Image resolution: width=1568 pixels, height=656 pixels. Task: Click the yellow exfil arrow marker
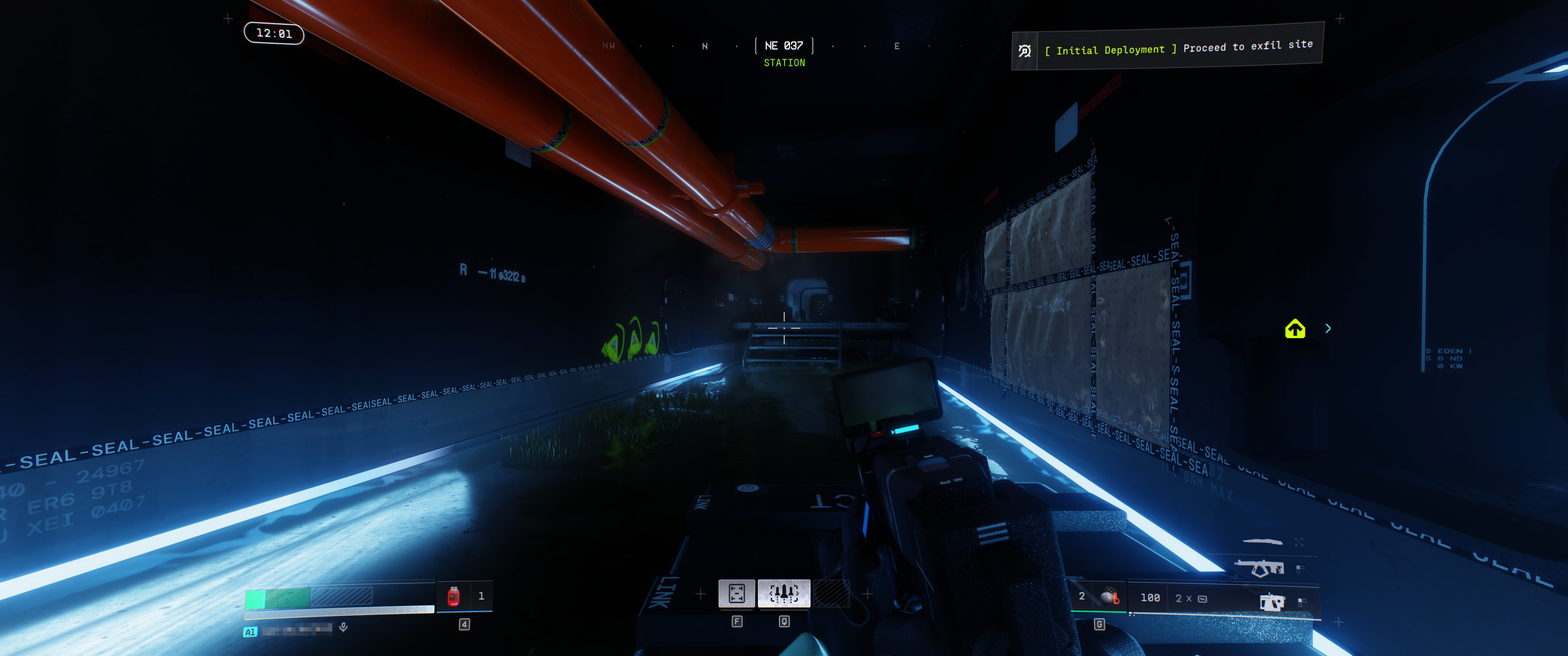1295,329
